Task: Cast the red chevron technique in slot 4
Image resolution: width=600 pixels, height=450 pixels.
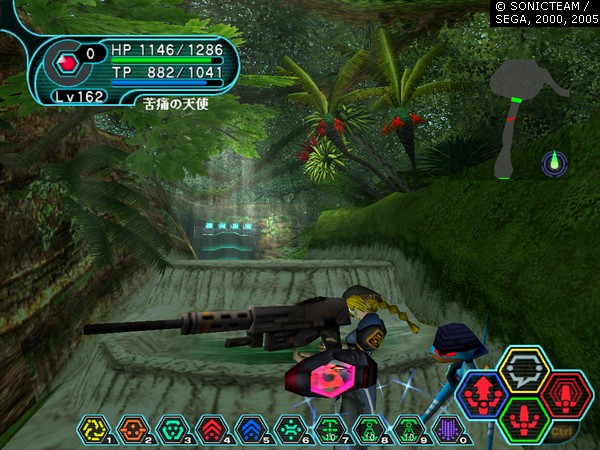Action: tap(210, 430)
